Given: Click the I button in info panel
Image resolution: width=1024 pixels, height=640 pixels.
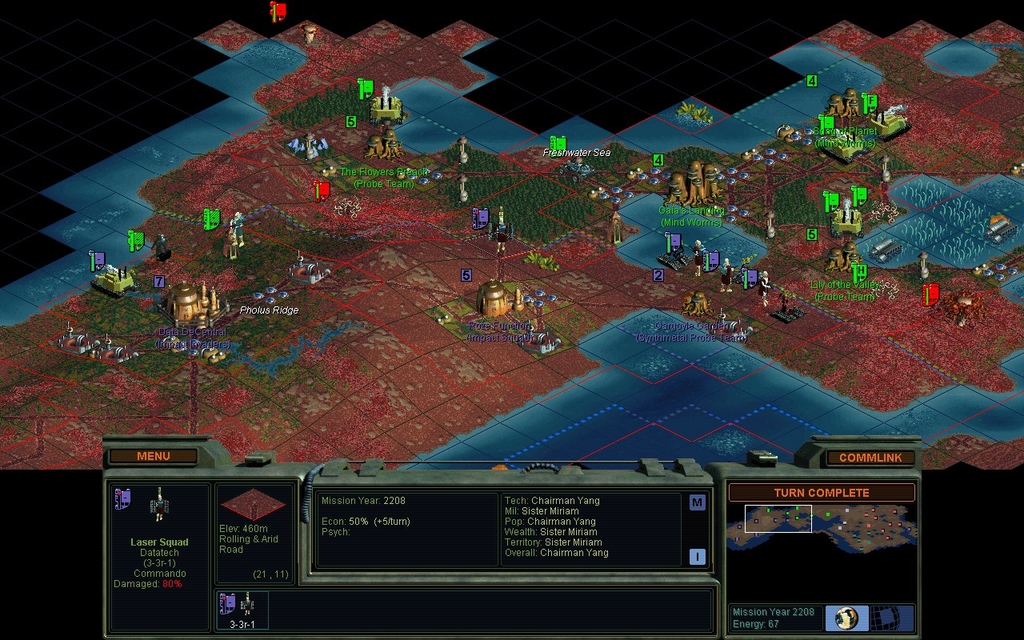Looking at the screenshot, I should pyautogui.click(x=697, y=557).
